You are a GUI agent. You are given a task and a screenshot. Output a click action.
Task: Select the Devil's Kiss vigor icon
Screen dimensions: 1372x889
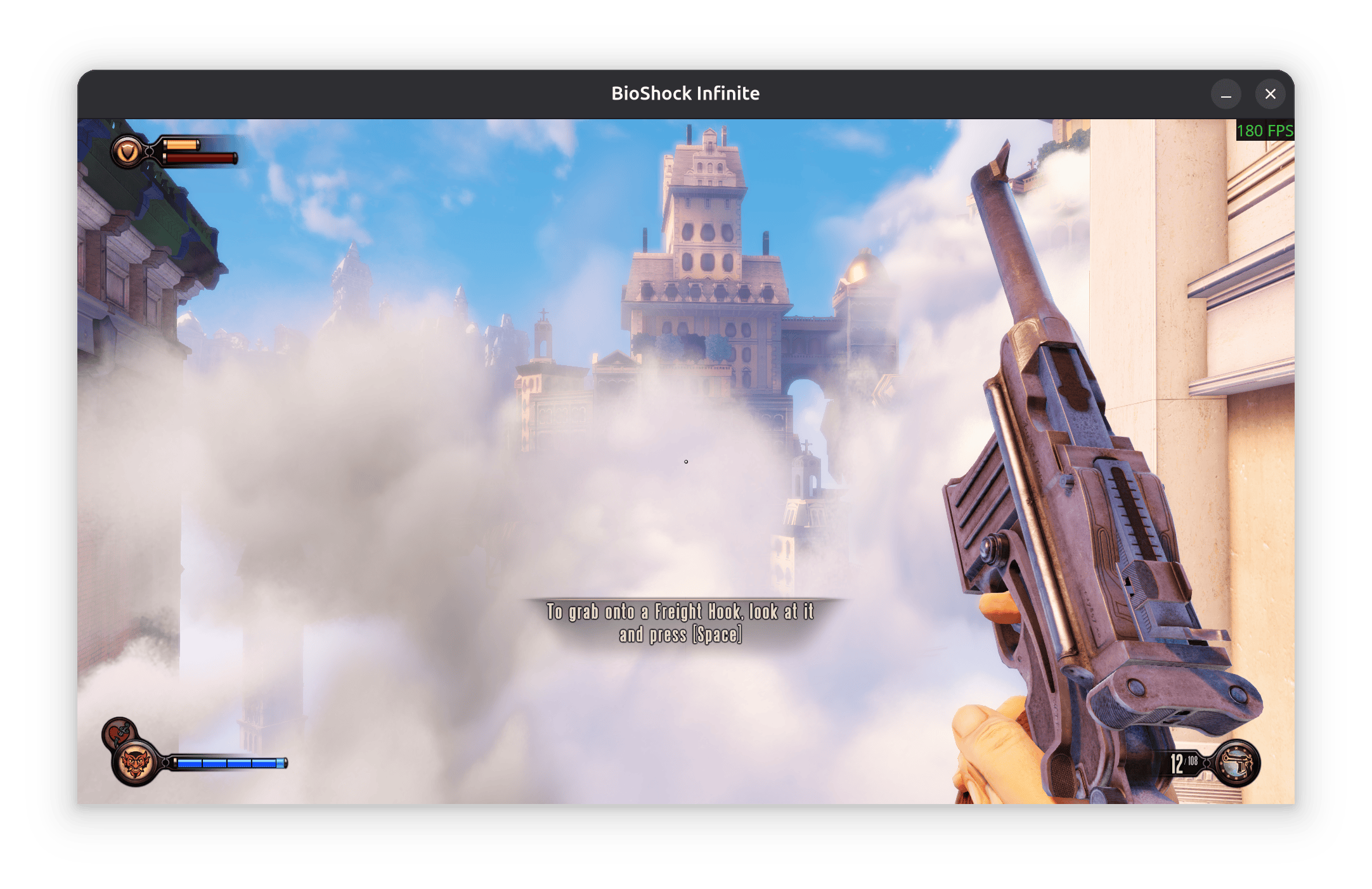point(134,763)
